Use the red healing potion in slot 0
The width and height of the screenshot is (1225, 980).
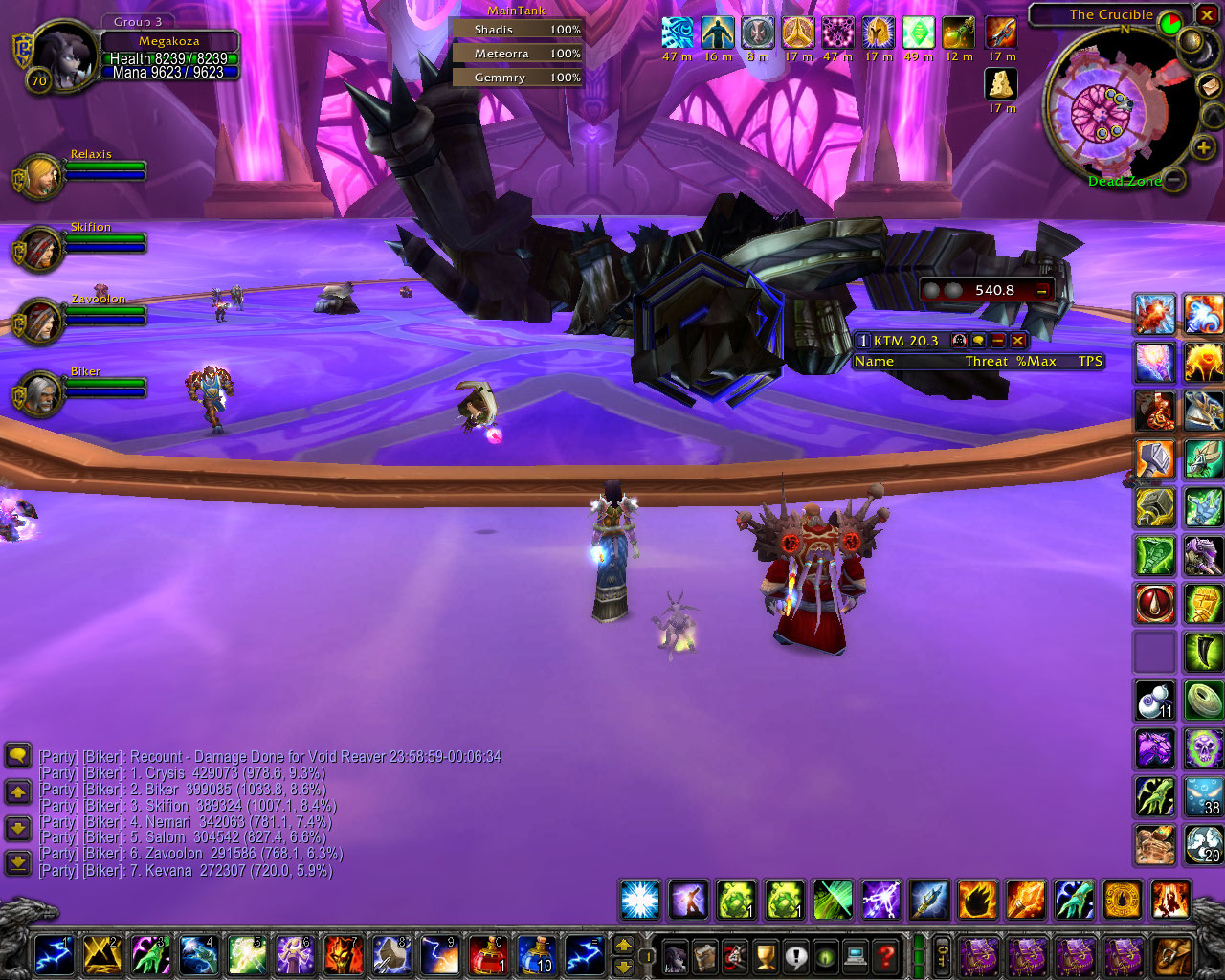click(x=488, y=954)
